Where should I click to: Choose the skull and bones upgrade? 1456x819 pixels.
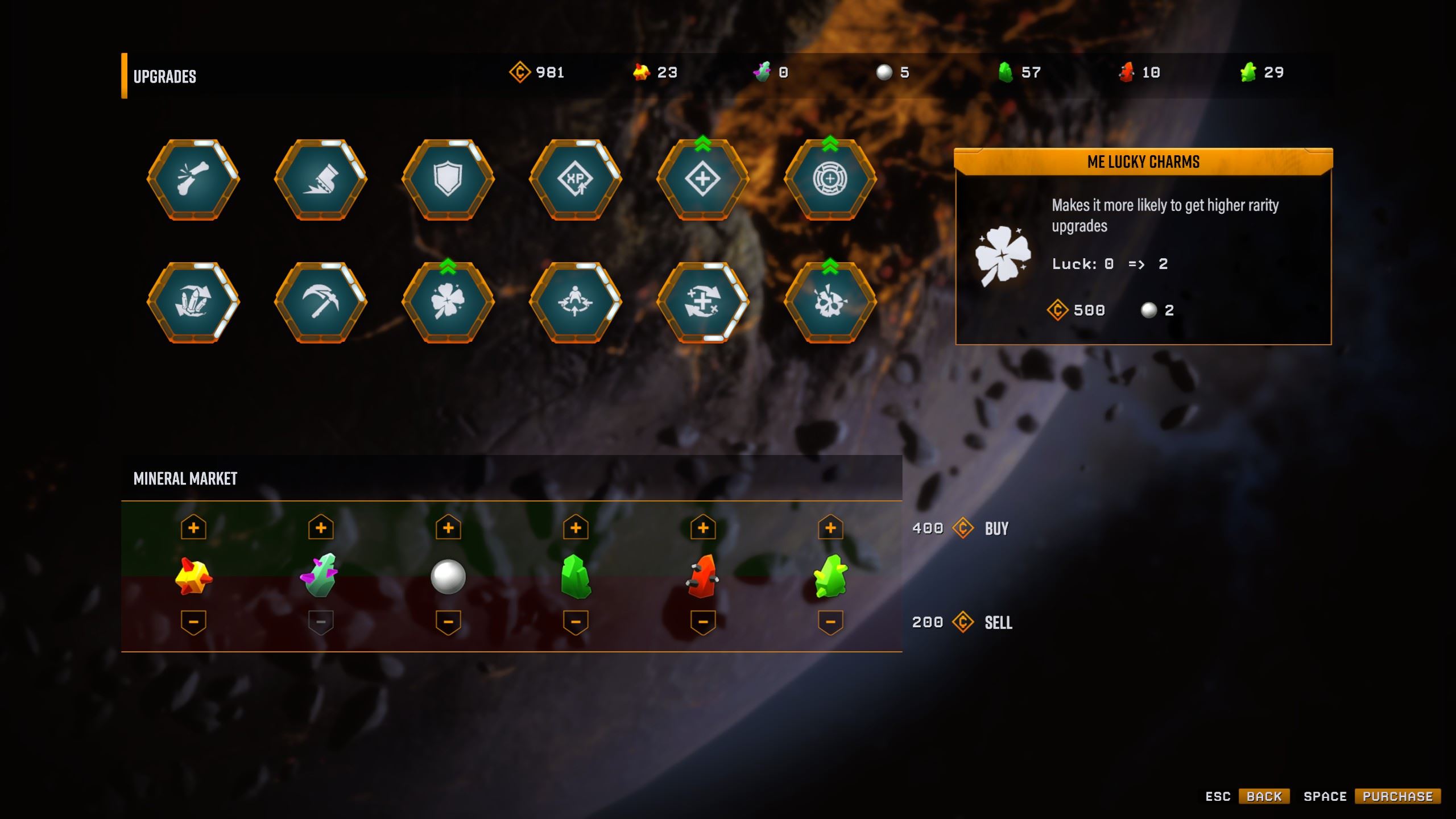[830, 303]
